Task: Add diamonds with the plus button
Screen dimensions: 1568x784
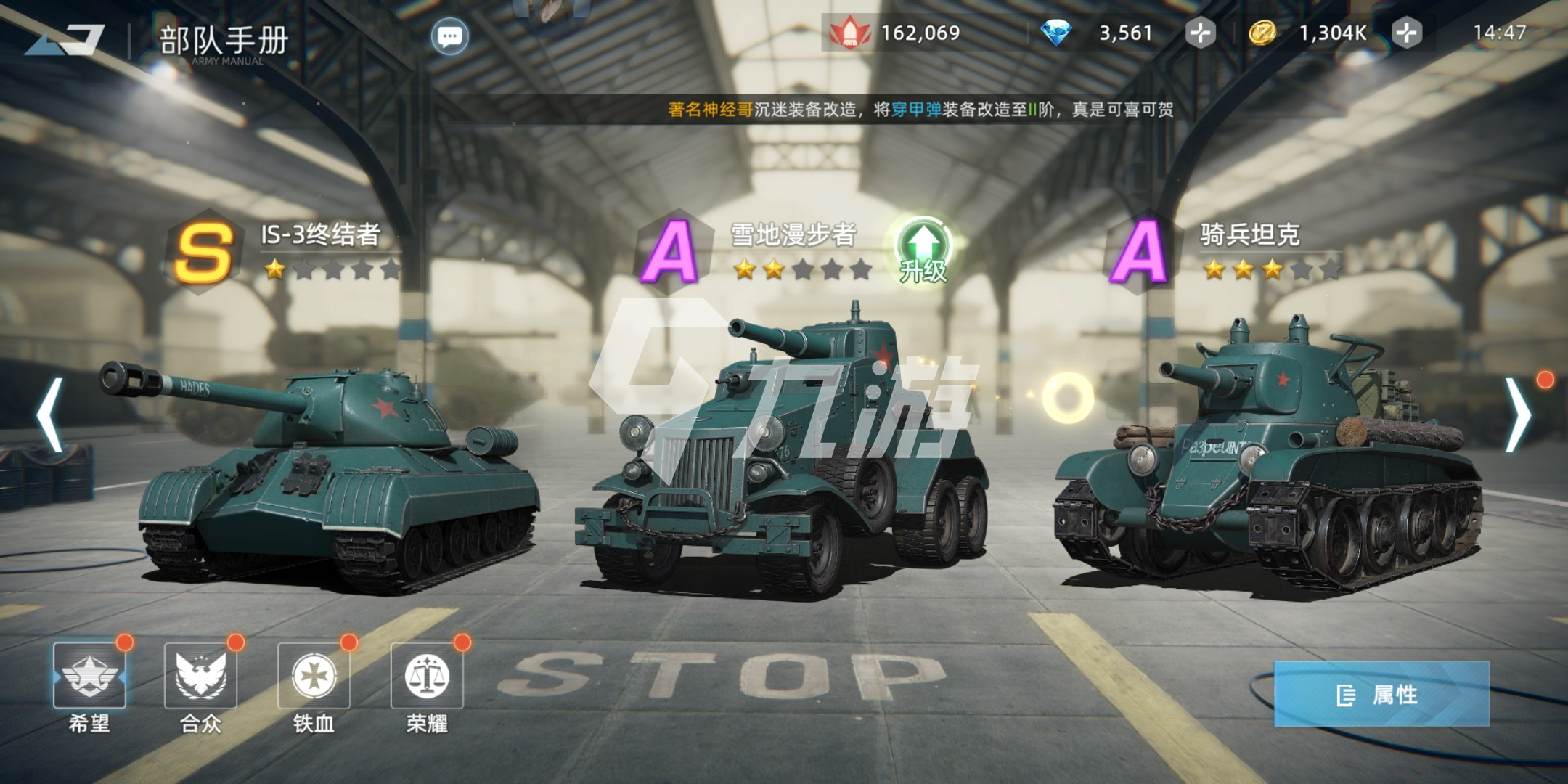Action: (x=1200, y=33)
